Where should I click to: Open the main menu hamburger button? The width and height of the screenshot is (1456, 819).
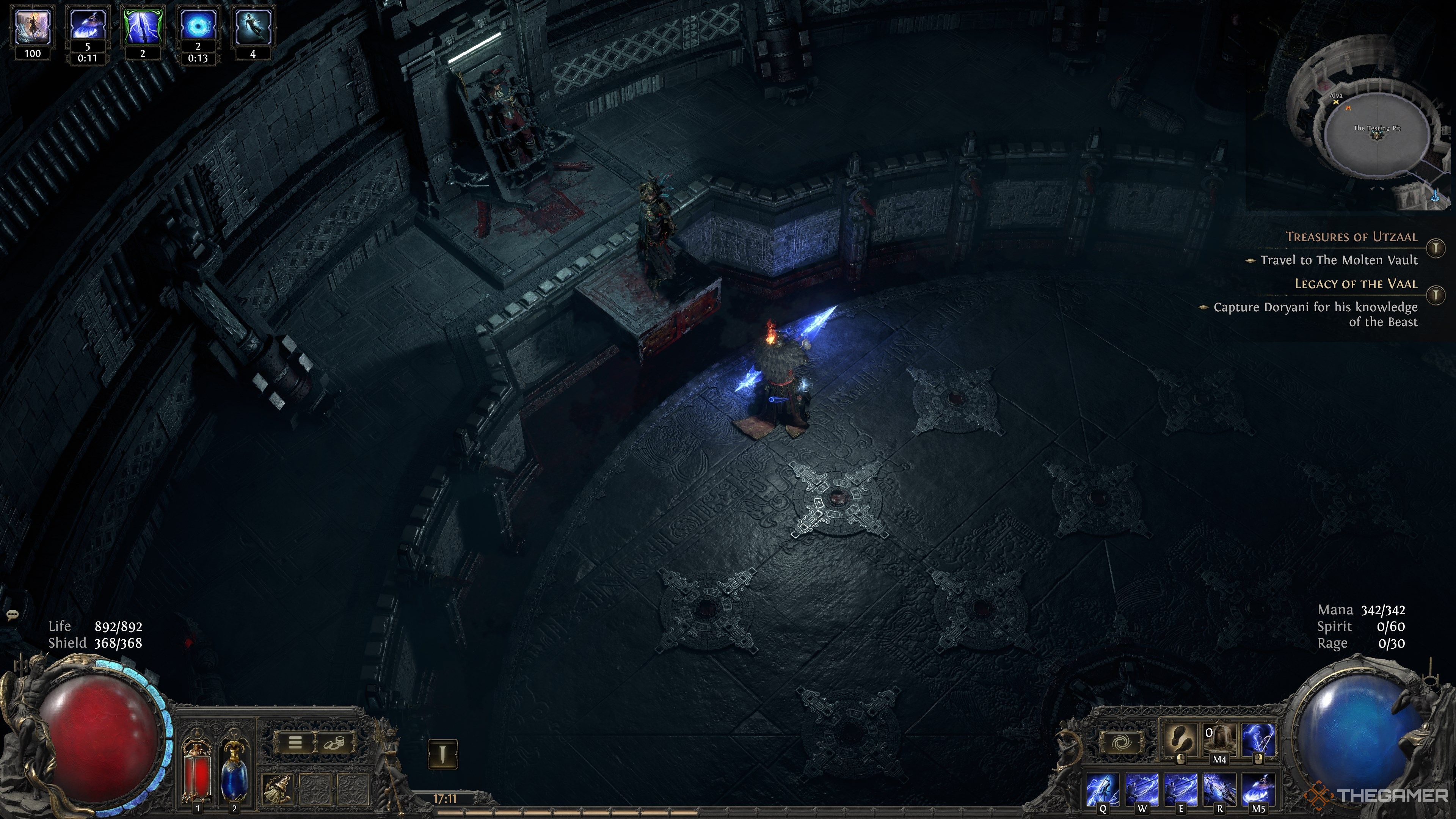[x=295, y=743]
